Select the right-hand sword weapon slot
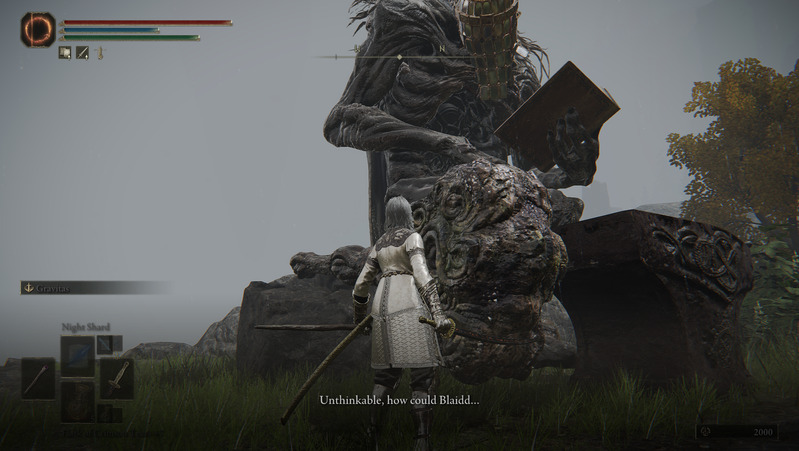This screenshot has height=451, width=799. coord(117,378)
